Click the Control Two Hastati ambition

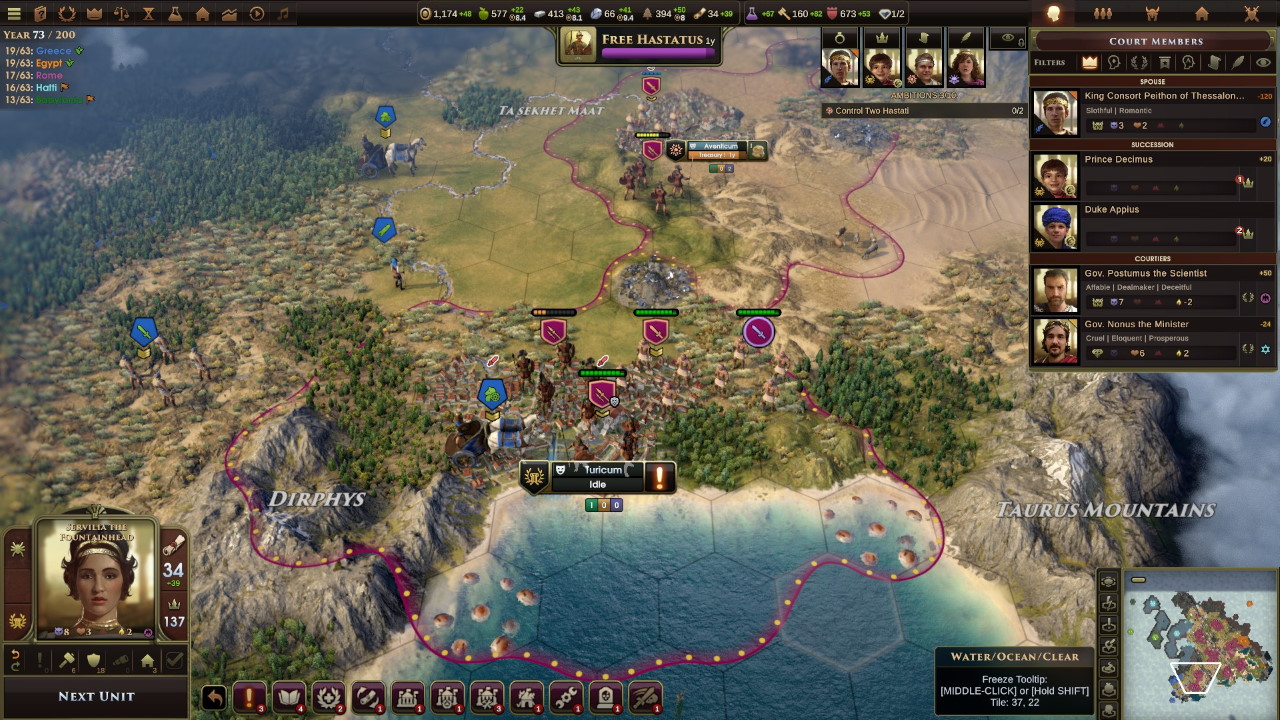[922, 111]
